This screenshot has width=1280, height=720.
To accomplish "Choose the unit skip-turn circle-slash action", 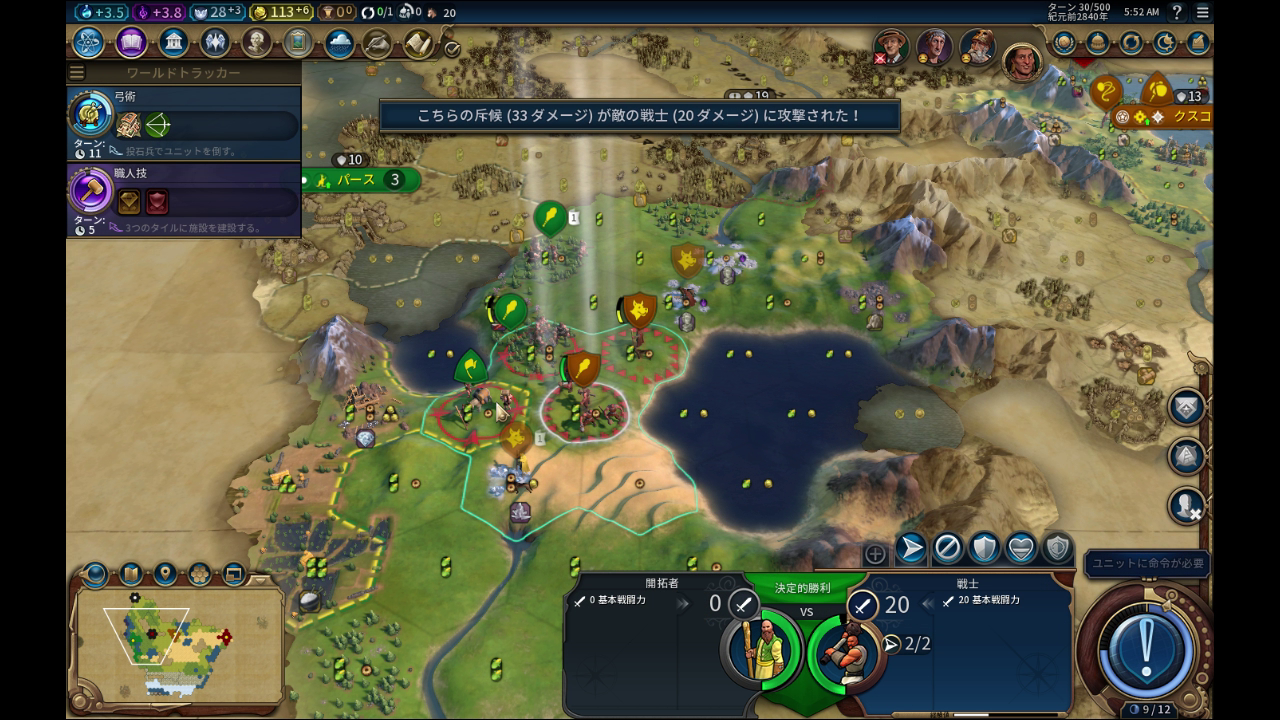I will 947,548.
